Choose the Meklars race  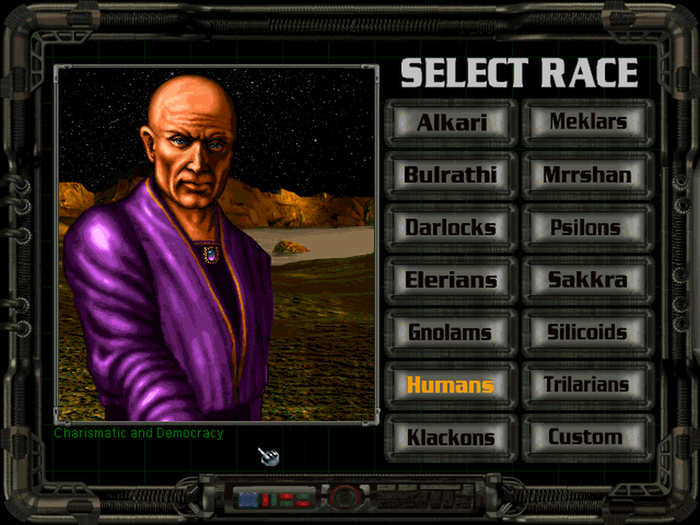coord(587,123)
